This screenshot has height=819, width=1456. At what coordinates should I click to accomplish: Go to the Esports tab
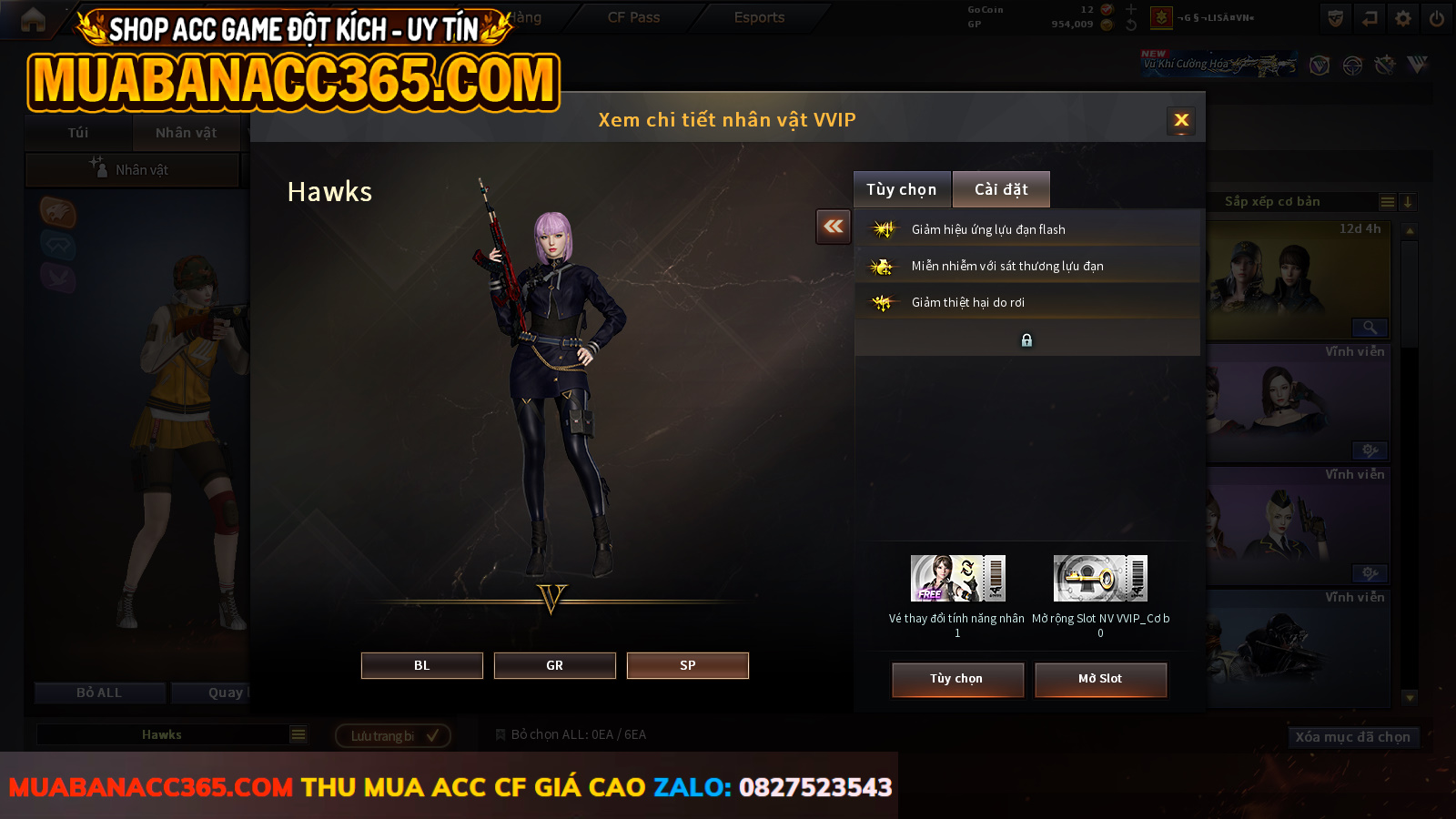(x=759, y=17)
